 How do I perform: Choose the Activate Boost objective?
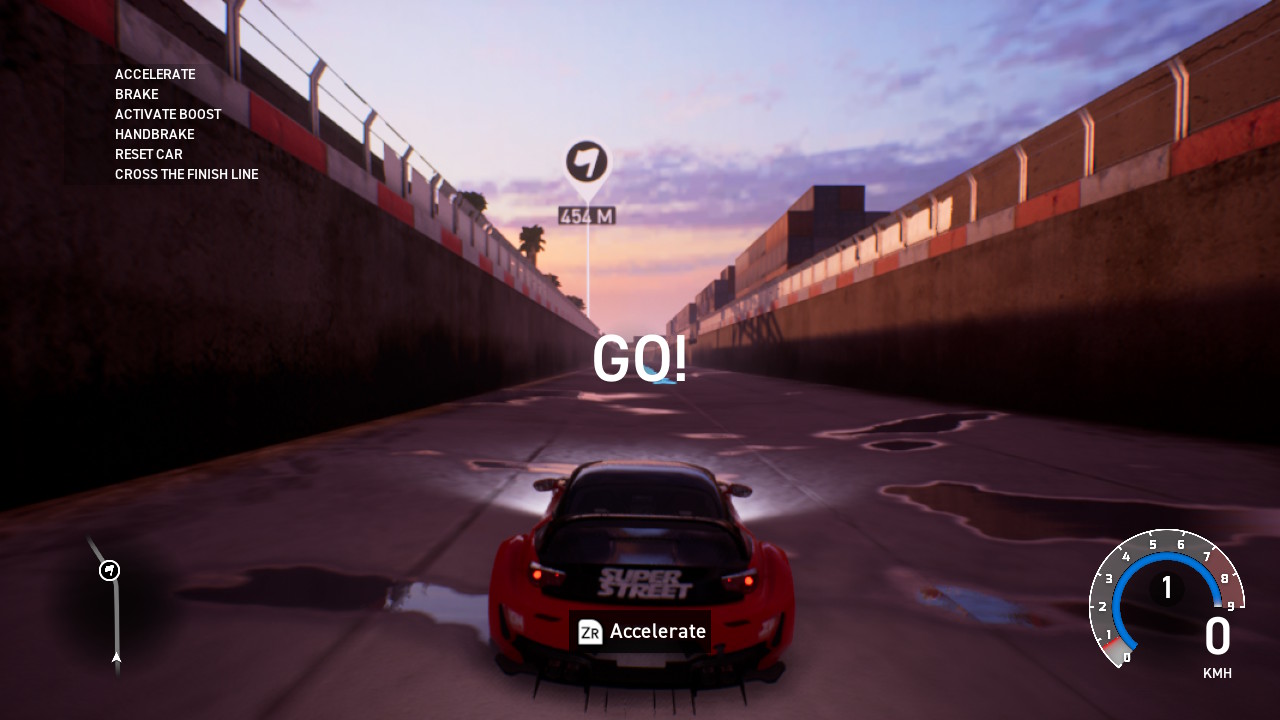pos(168,114)
